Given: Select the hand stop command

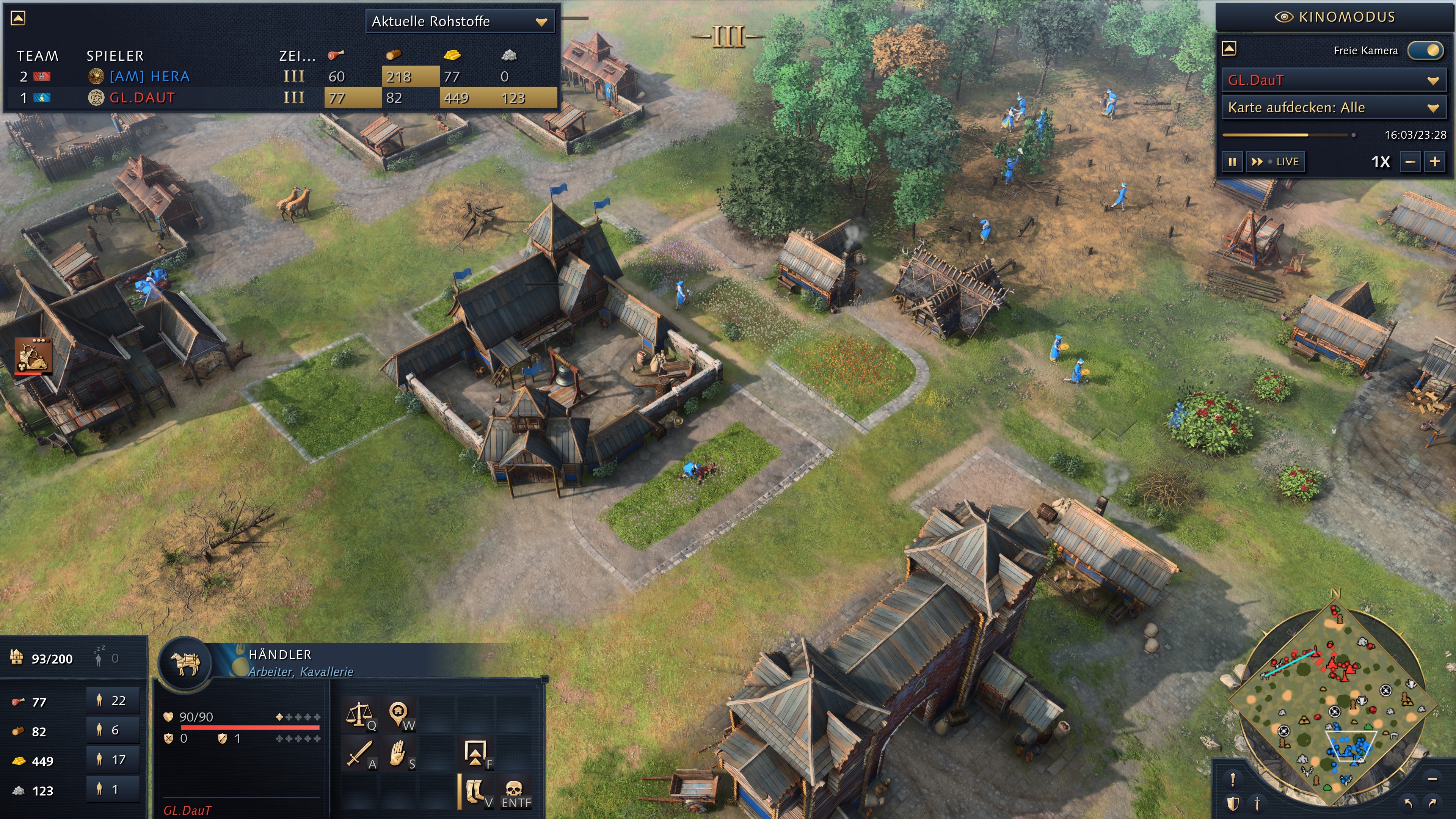Looking at the screenshot, I should (399, 754).
